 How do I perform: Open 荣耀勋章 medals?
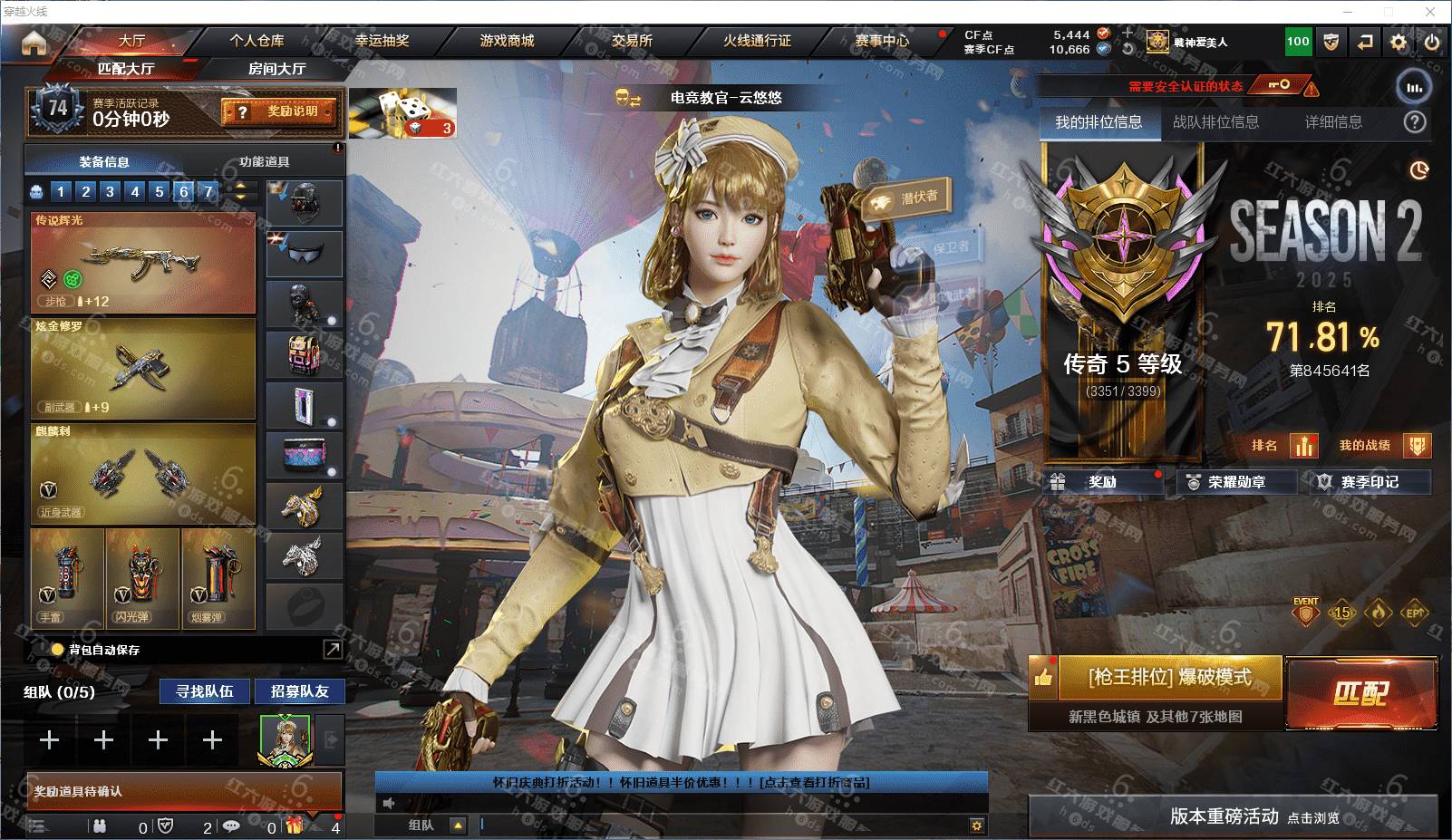1235,482
